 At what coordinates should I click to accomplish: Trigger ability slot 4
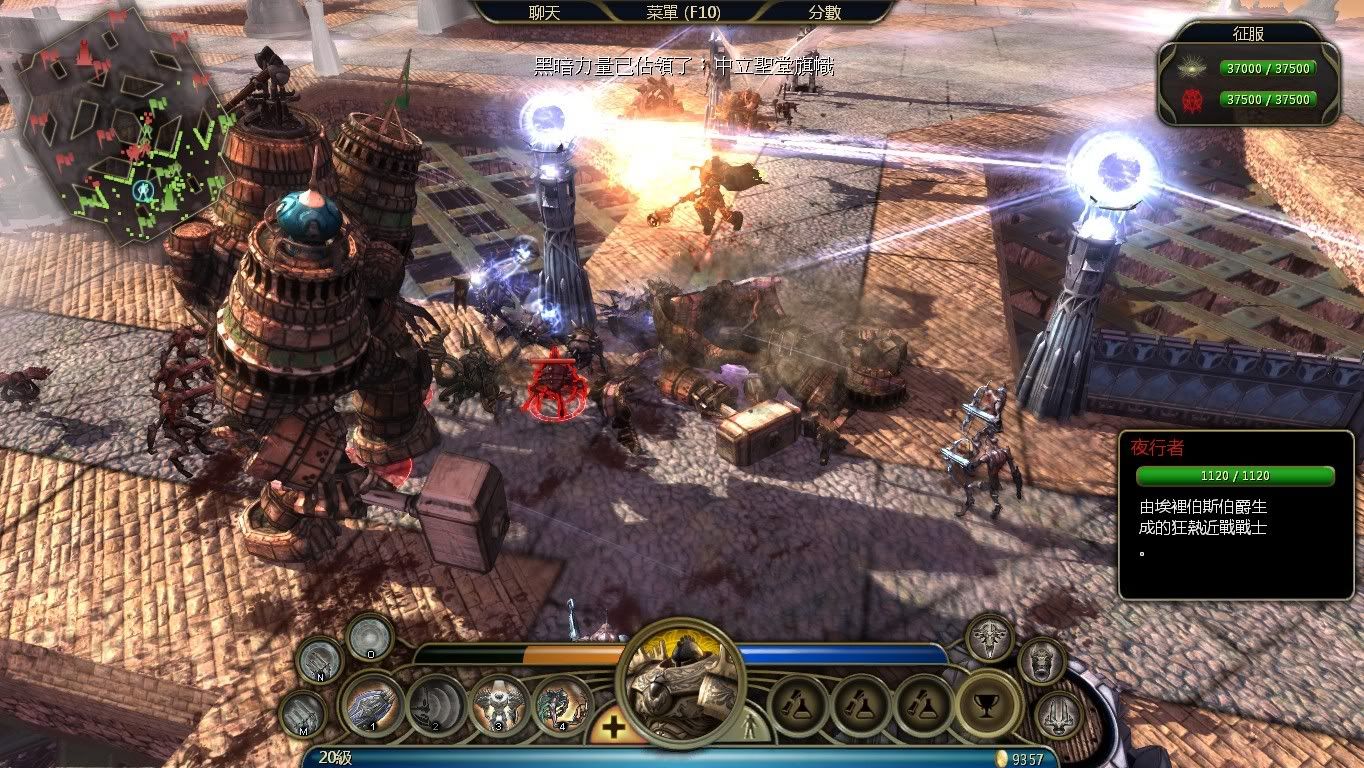click(x=562, y=704)
